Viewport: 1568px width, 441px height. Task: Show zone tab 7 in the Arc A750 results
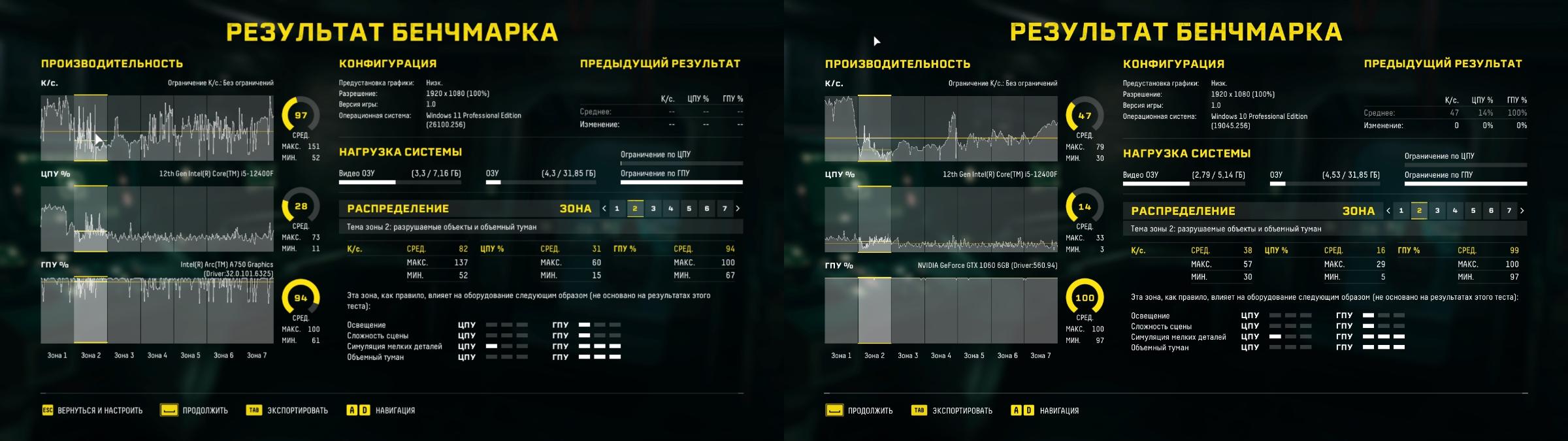coord(725,208)
